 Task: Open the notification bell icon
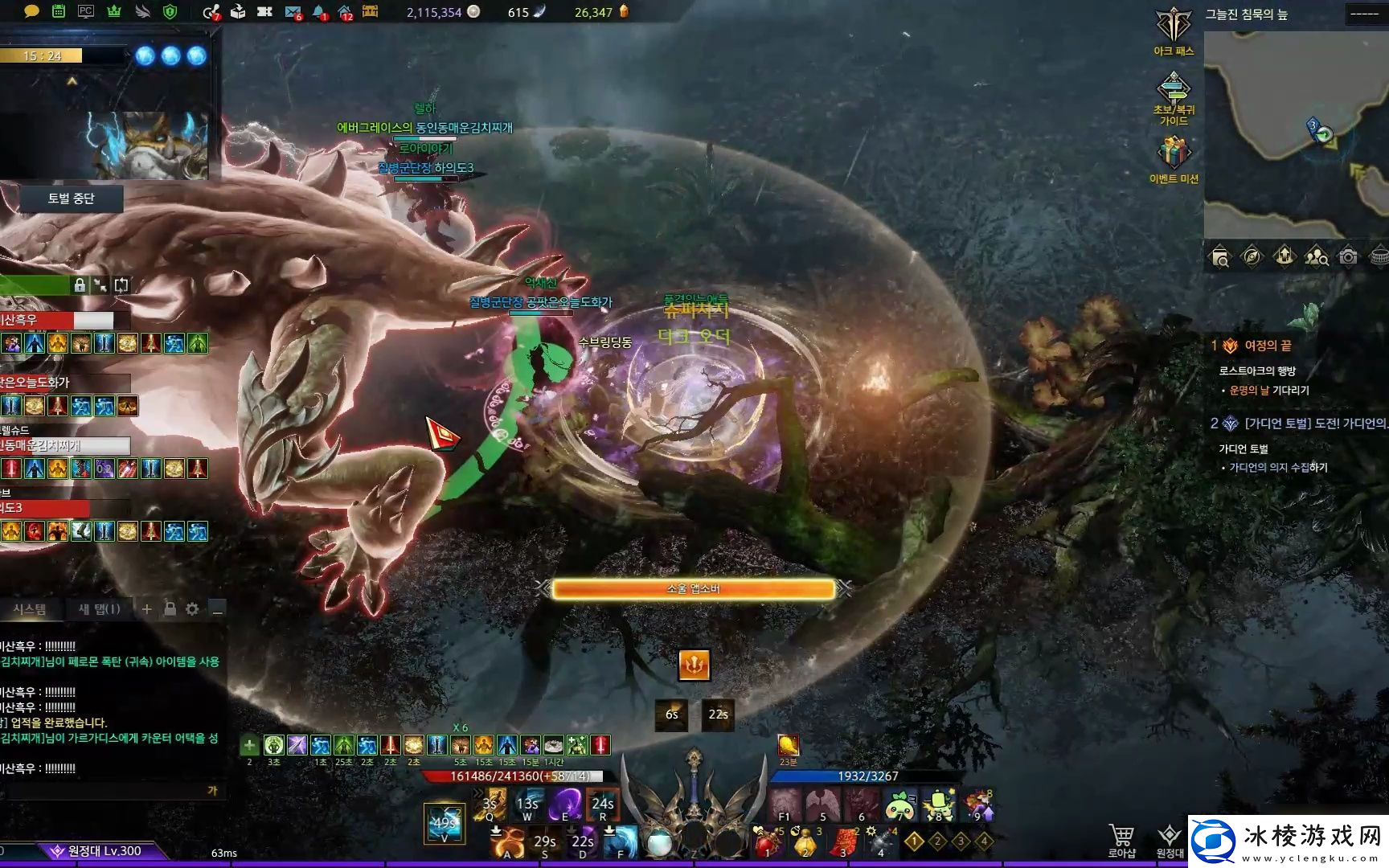319,12
